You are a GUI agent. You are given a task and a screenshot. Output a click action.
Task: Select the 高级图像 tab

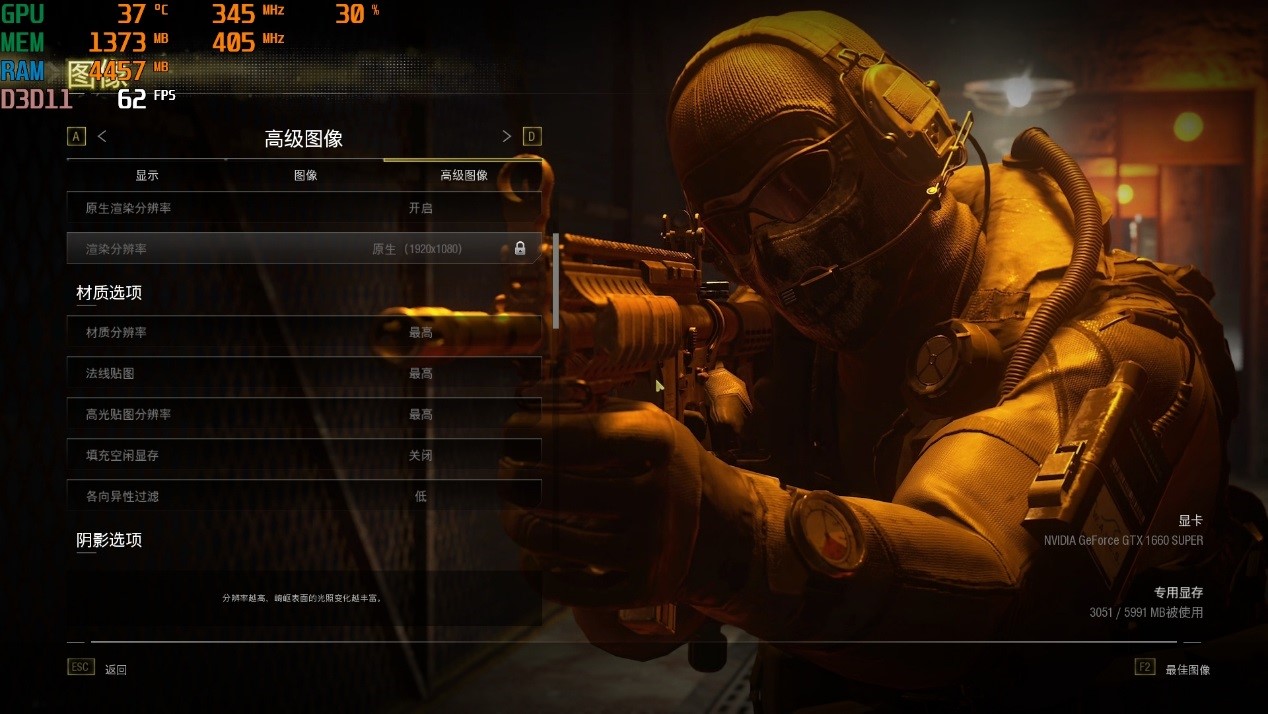click(464, 175)
